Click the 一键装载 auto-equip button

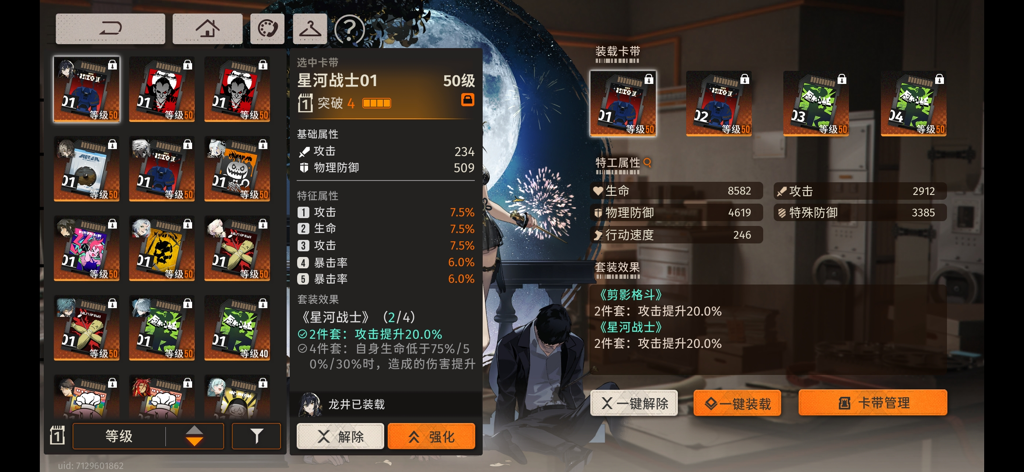point(737,403)
